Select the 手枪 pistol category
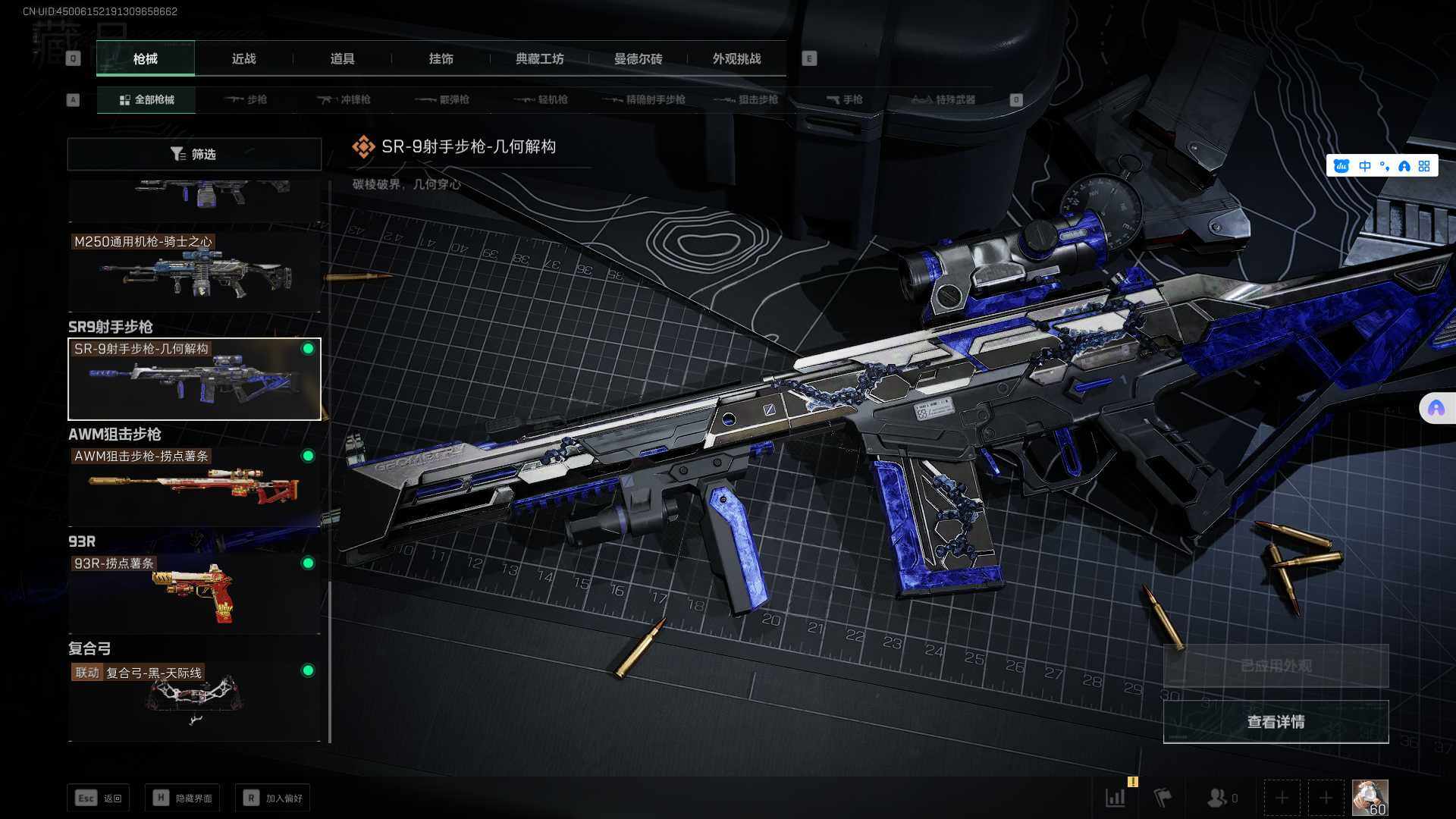Screen dimensions: 1456x819 (x=845, y=99)
